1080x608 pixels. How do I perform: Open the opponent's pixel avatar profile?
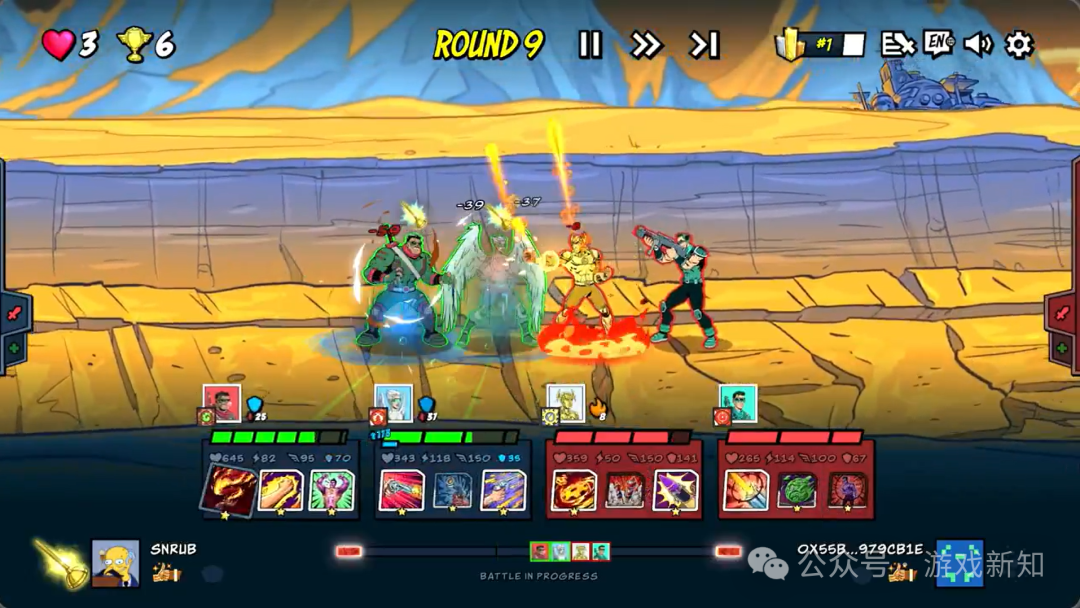tap(959, 563)
